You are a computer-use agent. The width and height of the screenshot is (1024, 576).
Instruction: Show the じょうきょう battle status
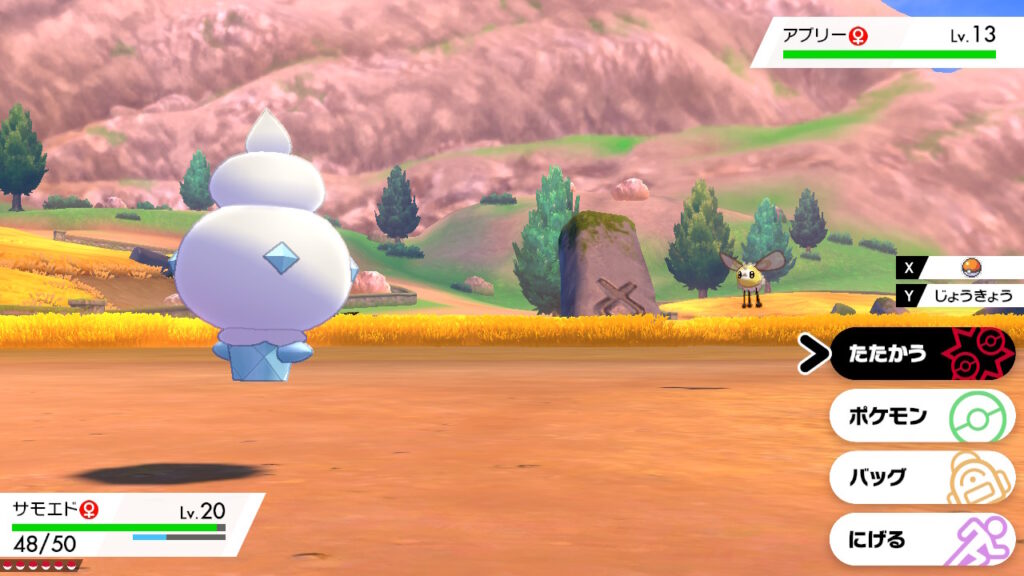pyautogui.click(x=972, y=295)
